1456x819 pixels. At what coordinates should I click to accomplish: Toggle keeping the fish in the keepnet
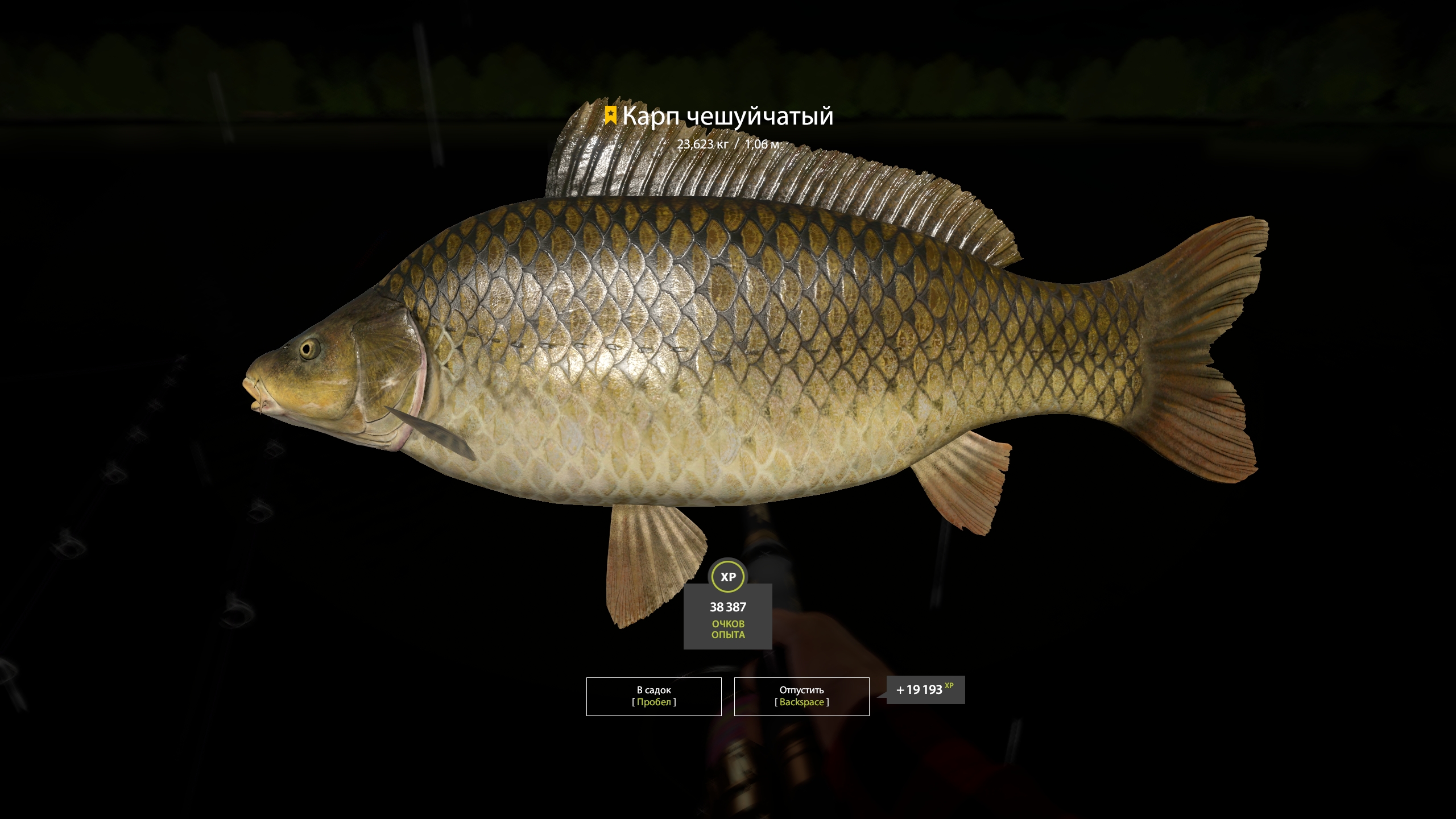coord(653,696)
